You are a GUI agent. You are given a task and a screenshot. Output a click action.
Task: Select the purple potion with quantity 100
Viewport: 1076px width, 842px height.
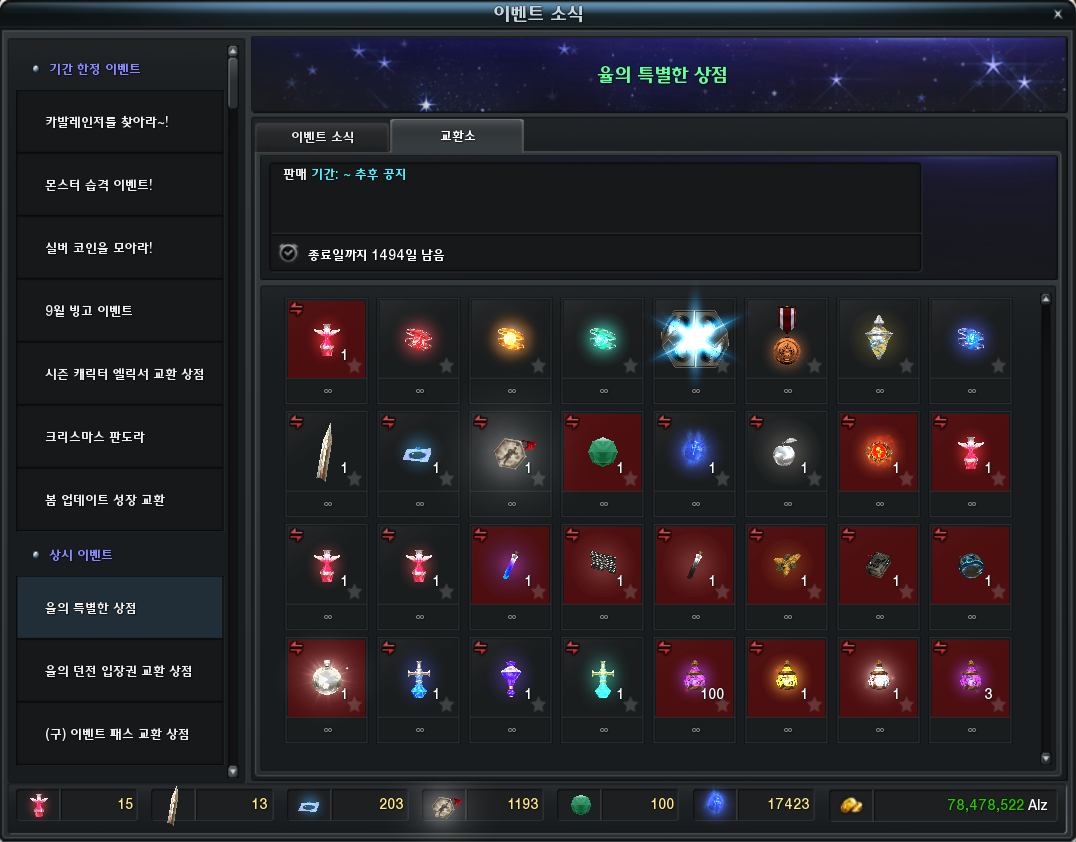click(694, 678)
